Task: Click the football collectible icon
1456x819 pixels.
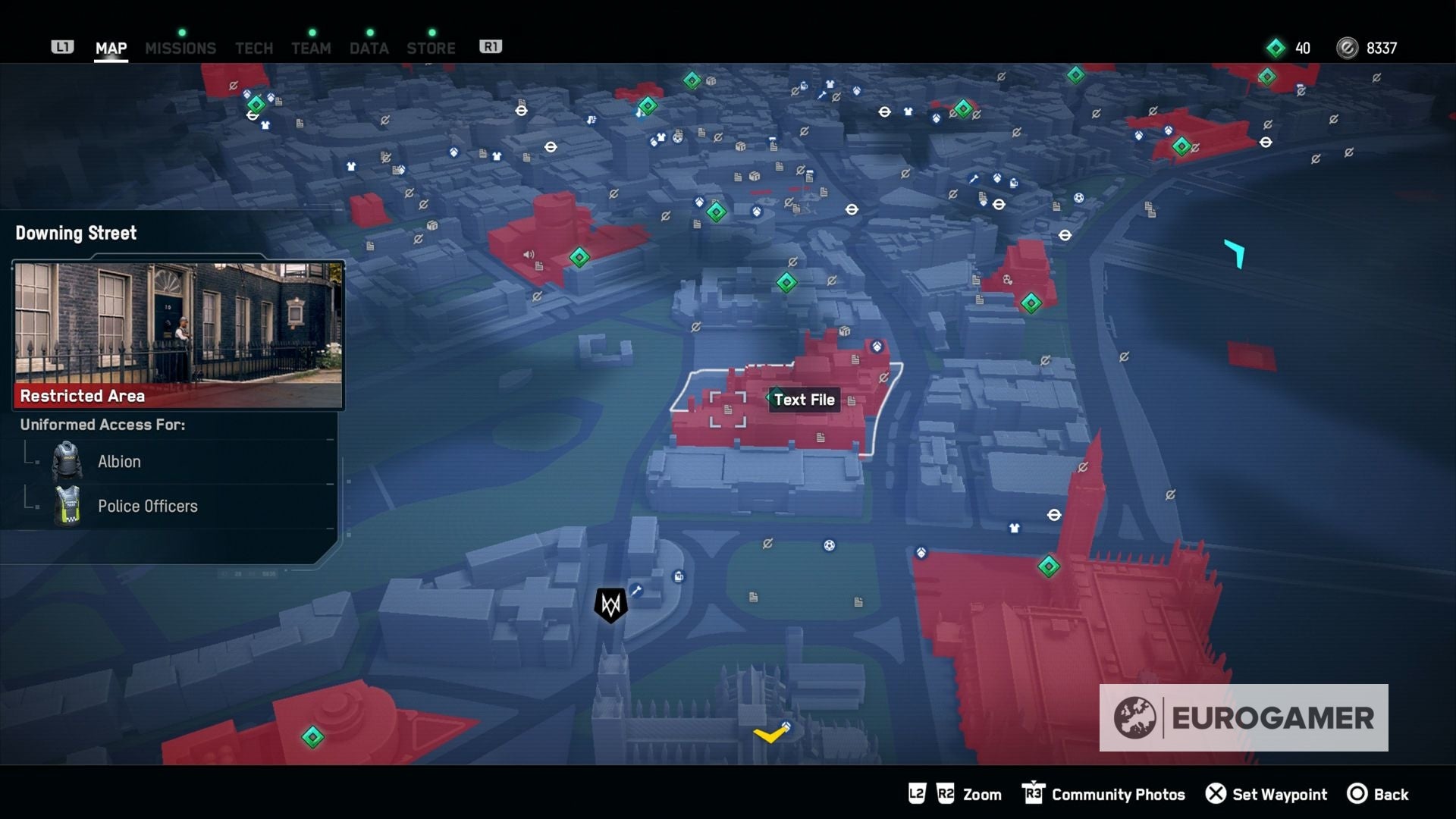Action: (828, 544)
